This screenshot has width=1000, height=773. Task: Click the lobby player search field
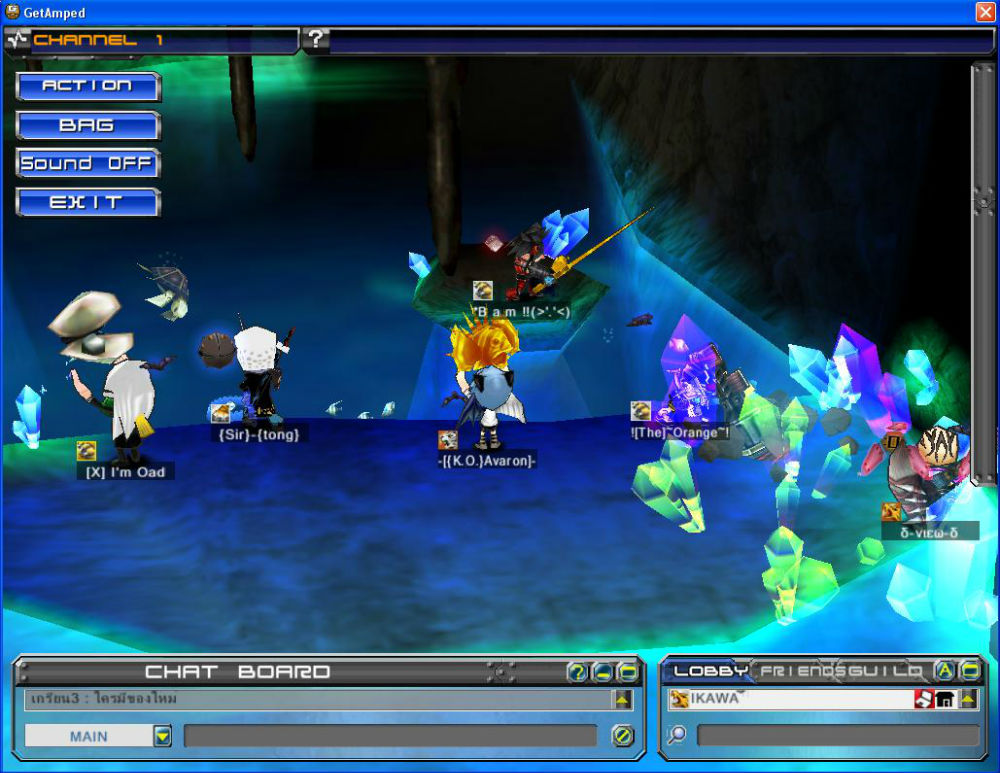pyautogui.click(x=837, y=736)
